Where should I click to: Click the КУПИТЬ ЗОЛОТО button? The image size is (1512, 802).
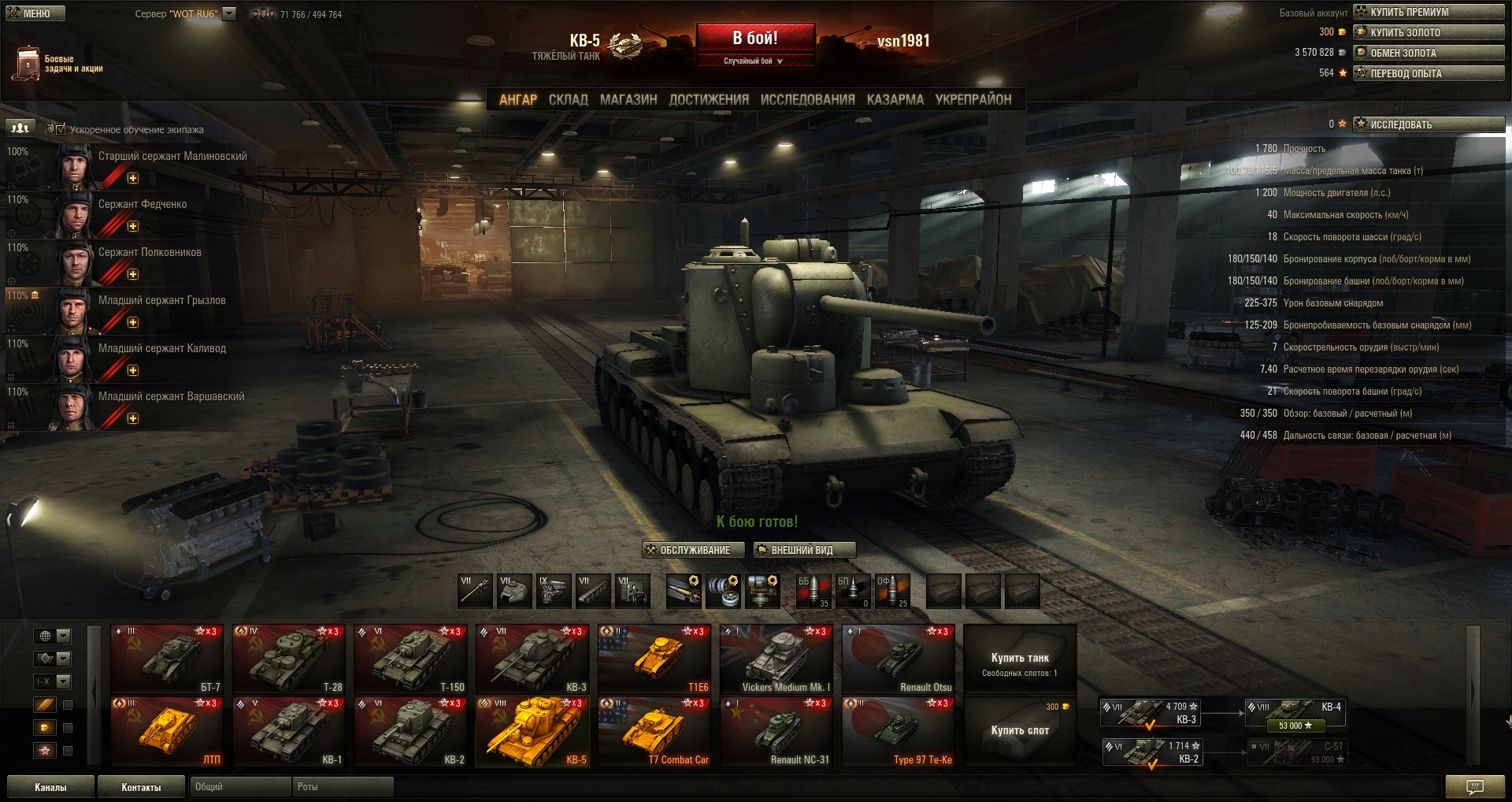1429,32
